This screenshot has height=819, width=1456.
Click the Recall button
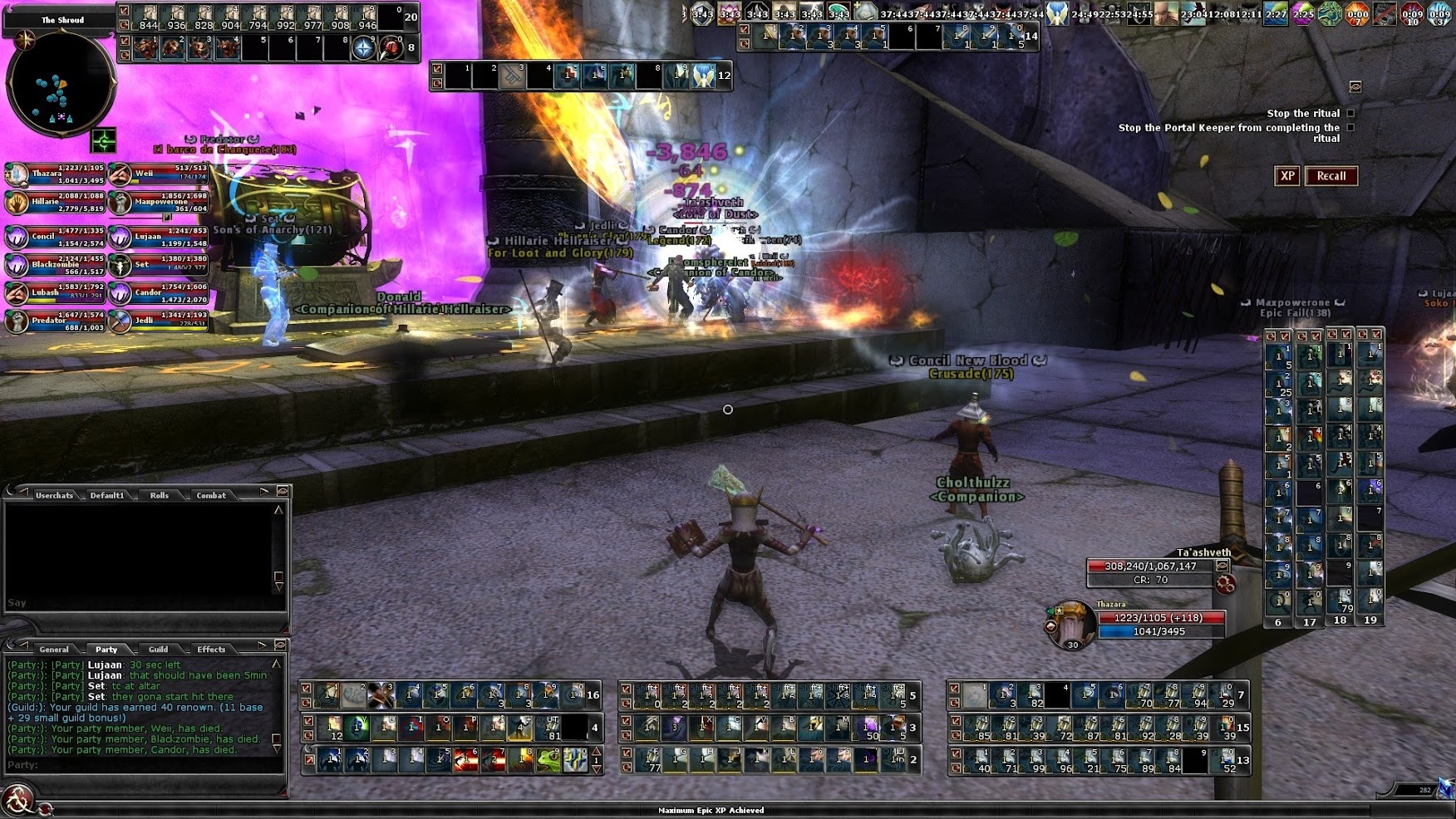(1331, 176)
